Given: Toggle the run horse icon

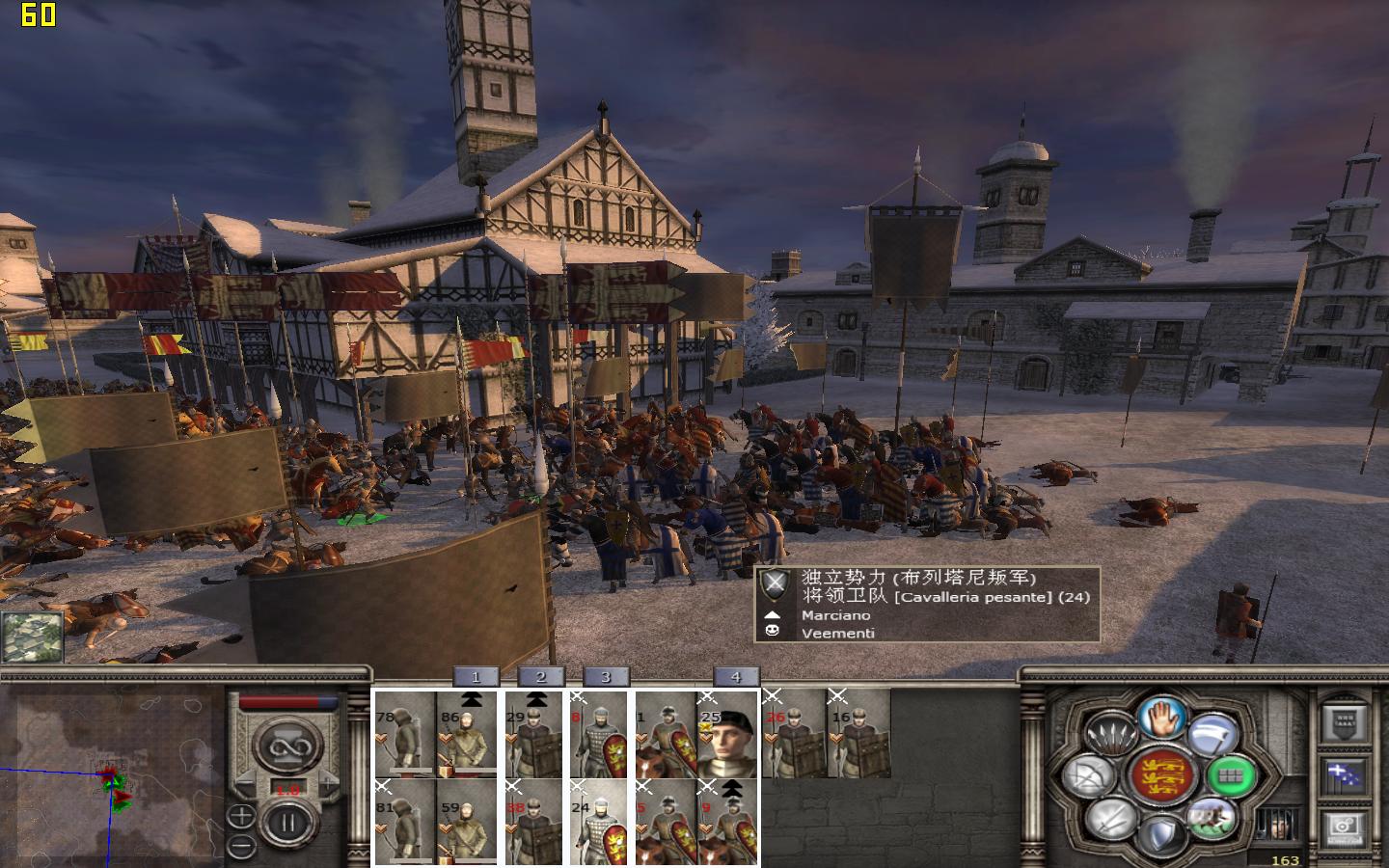Looking at the screenshot, I should pos(1213,819).
